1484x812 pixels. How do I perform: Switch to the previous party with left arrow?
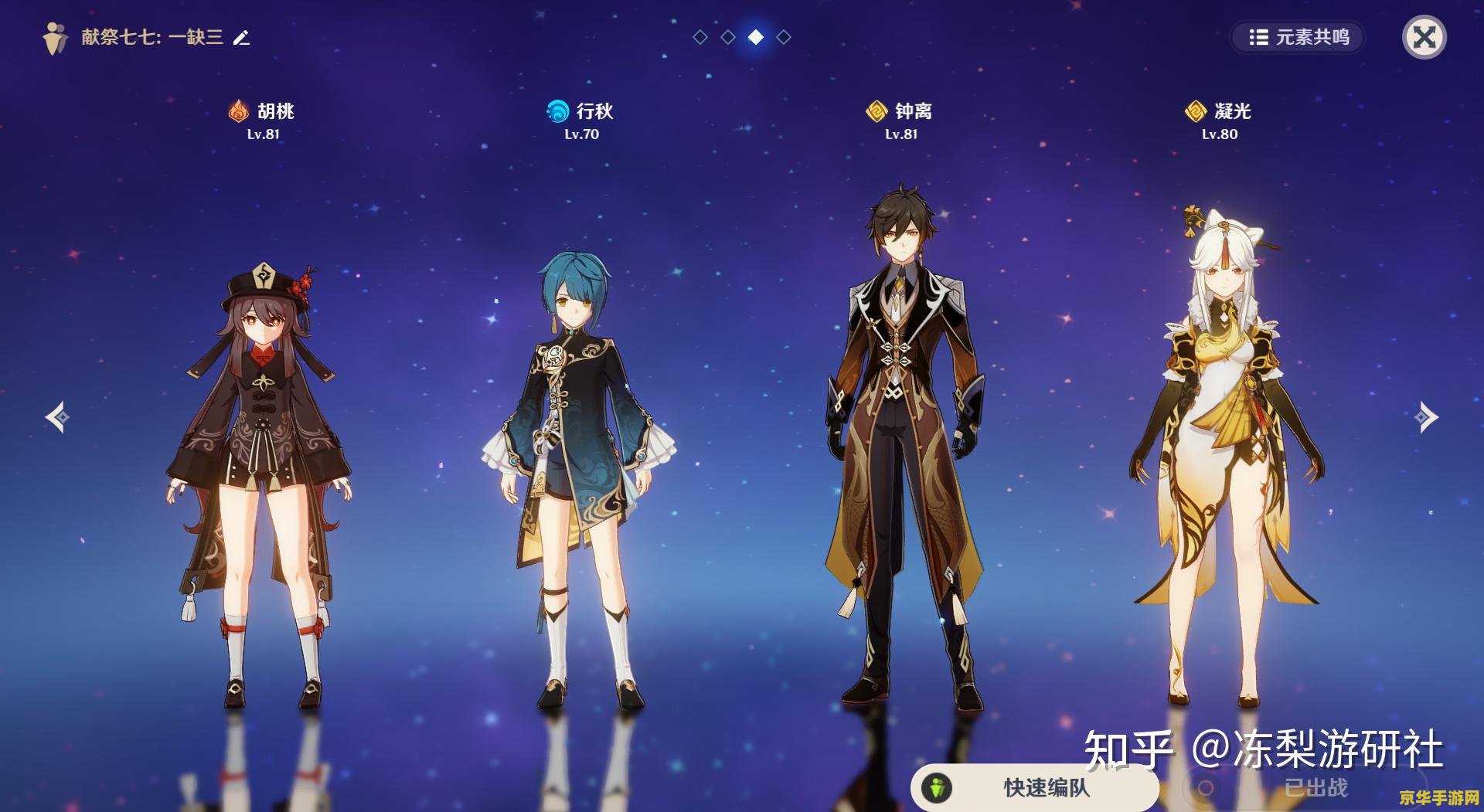[x=57, y=417]
